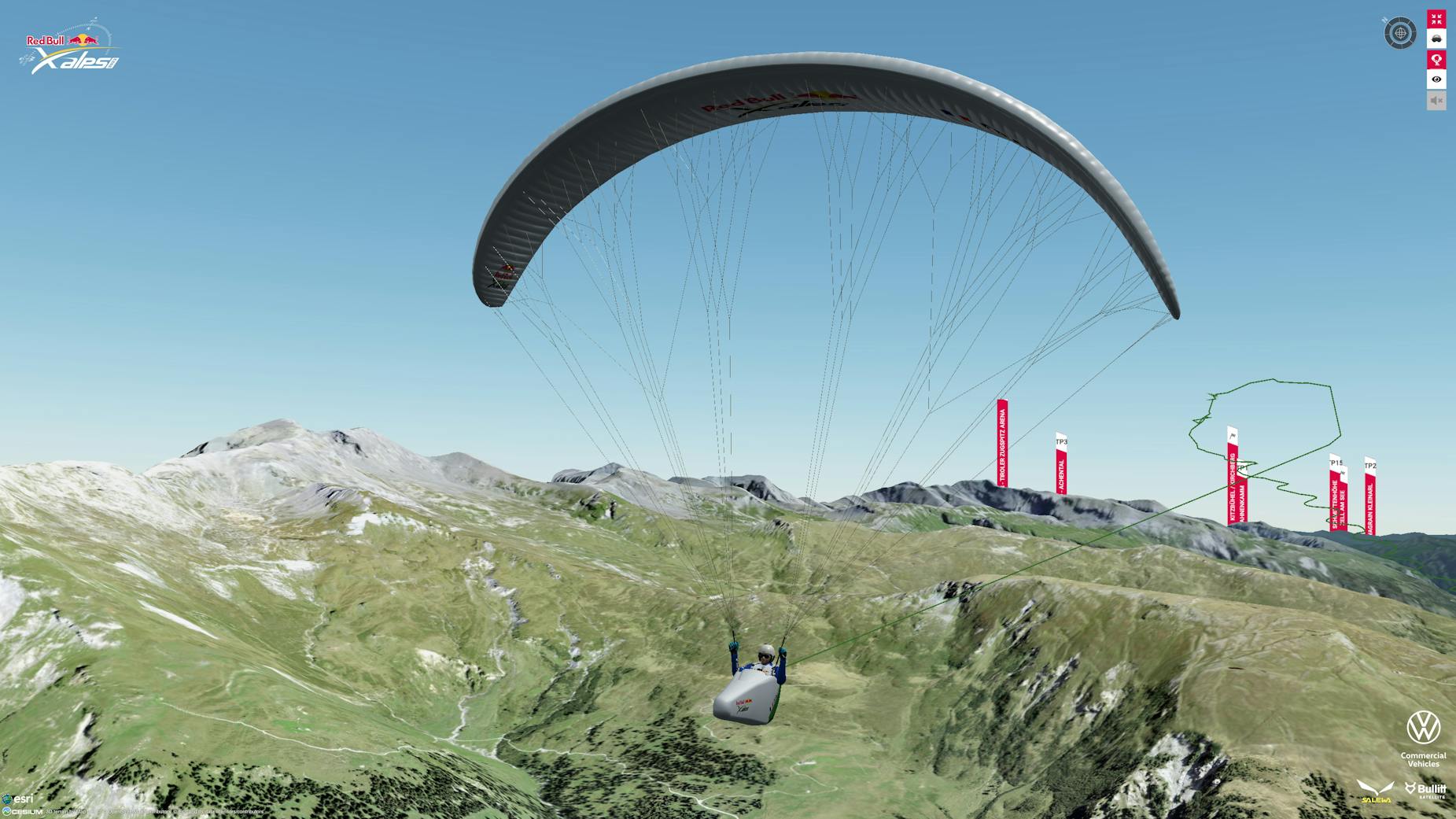Click the compass crosshair to recenter view
This screenshot has height=819, width=1456.
(1401, 33)
